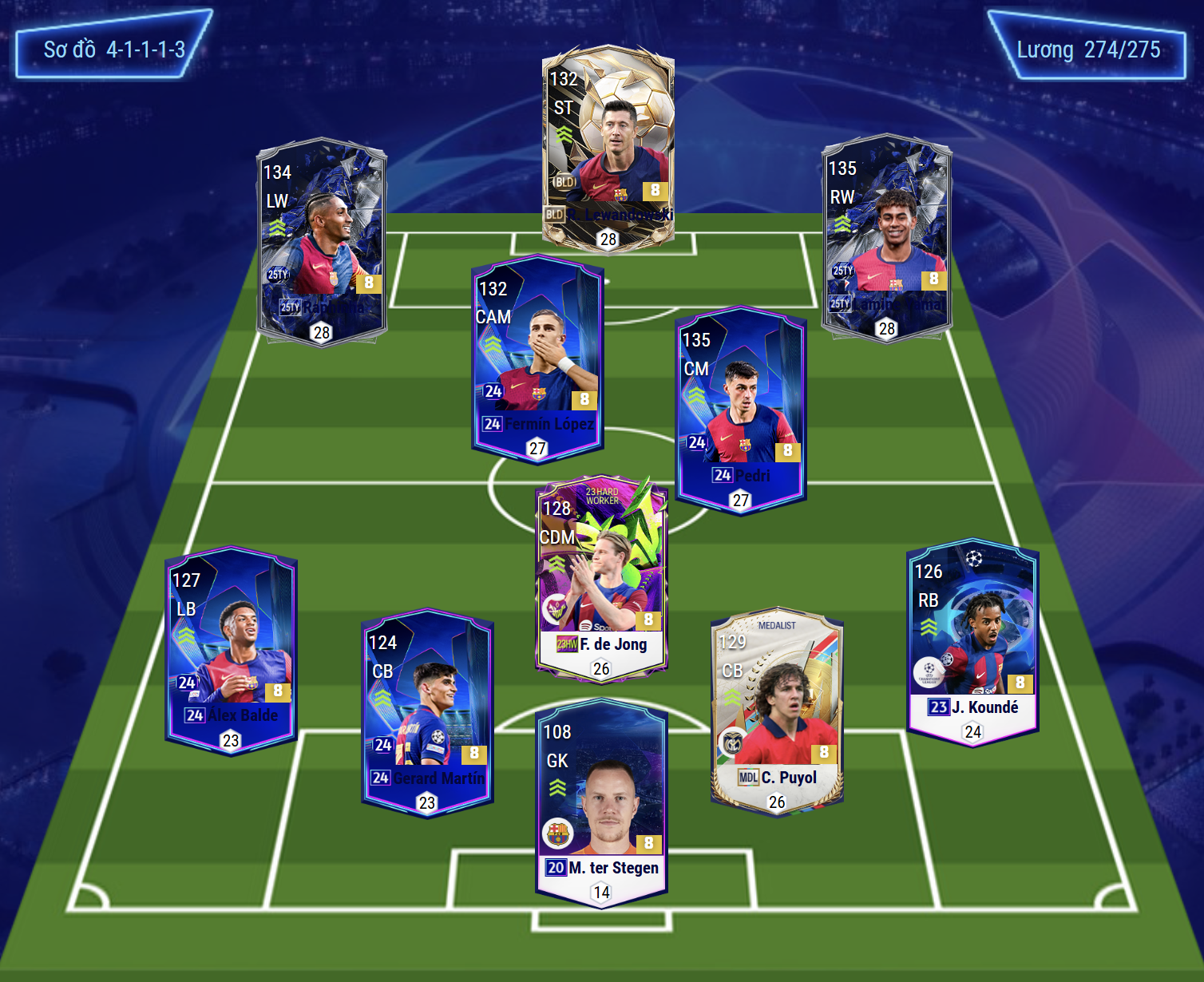Click the Pedri CM card
The height and width of the screenshot is (982, 1204).
click(741, 410)
